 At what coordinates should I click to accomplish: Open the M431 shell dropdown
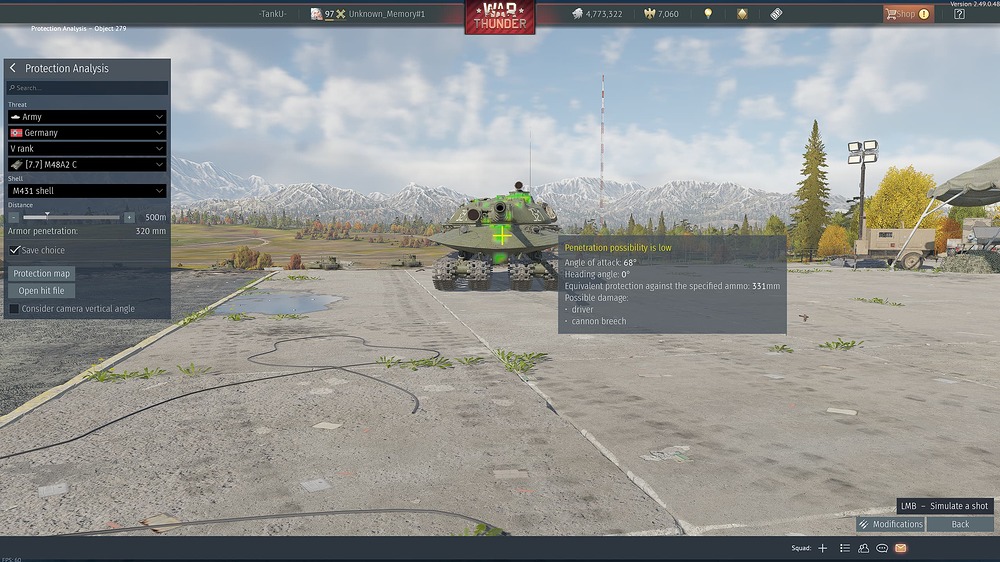click(x=87, y=191)
